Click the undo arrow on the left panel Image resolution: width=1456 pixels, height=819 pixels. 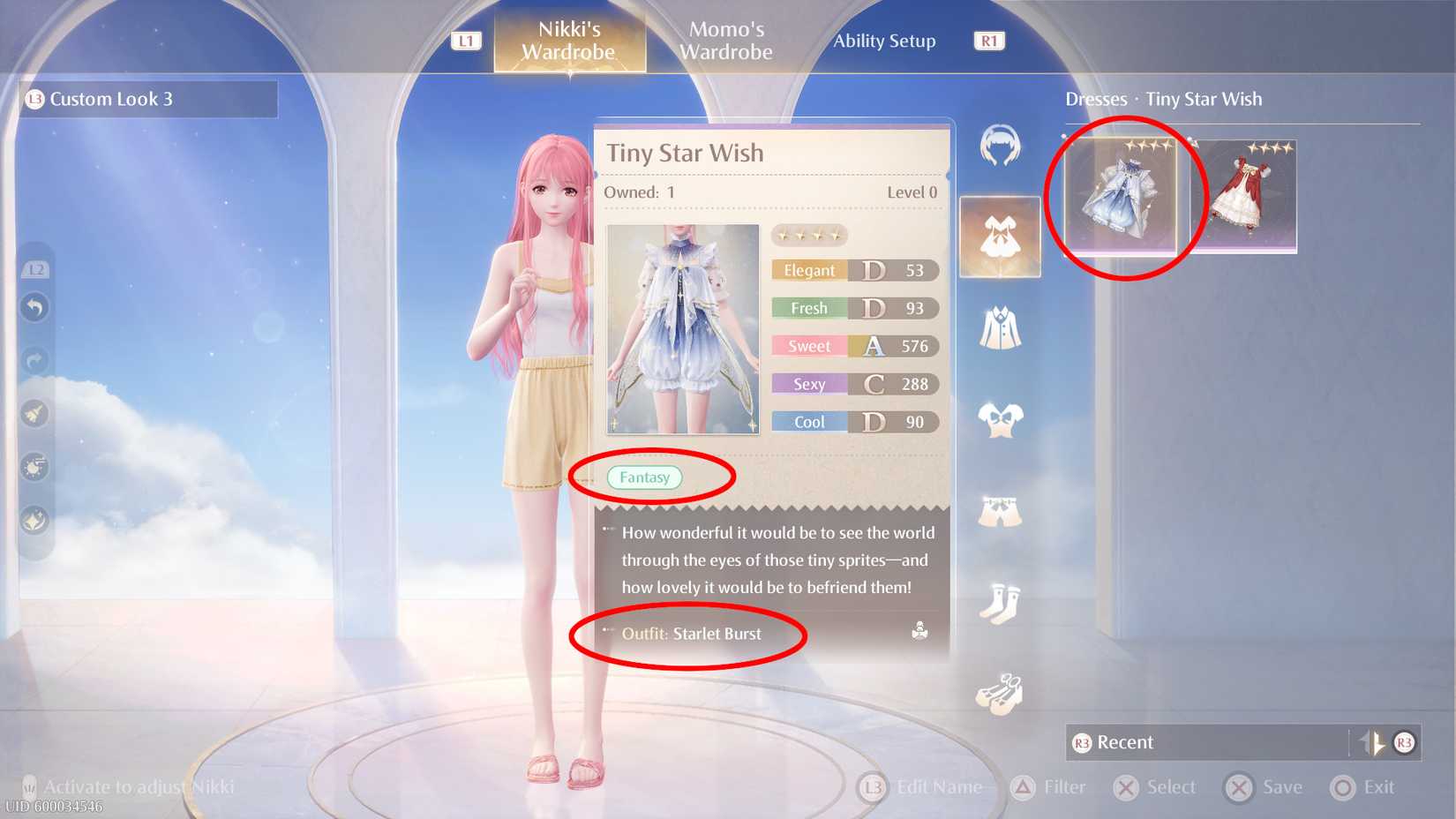pyautogui.click(x=34, y=307)
